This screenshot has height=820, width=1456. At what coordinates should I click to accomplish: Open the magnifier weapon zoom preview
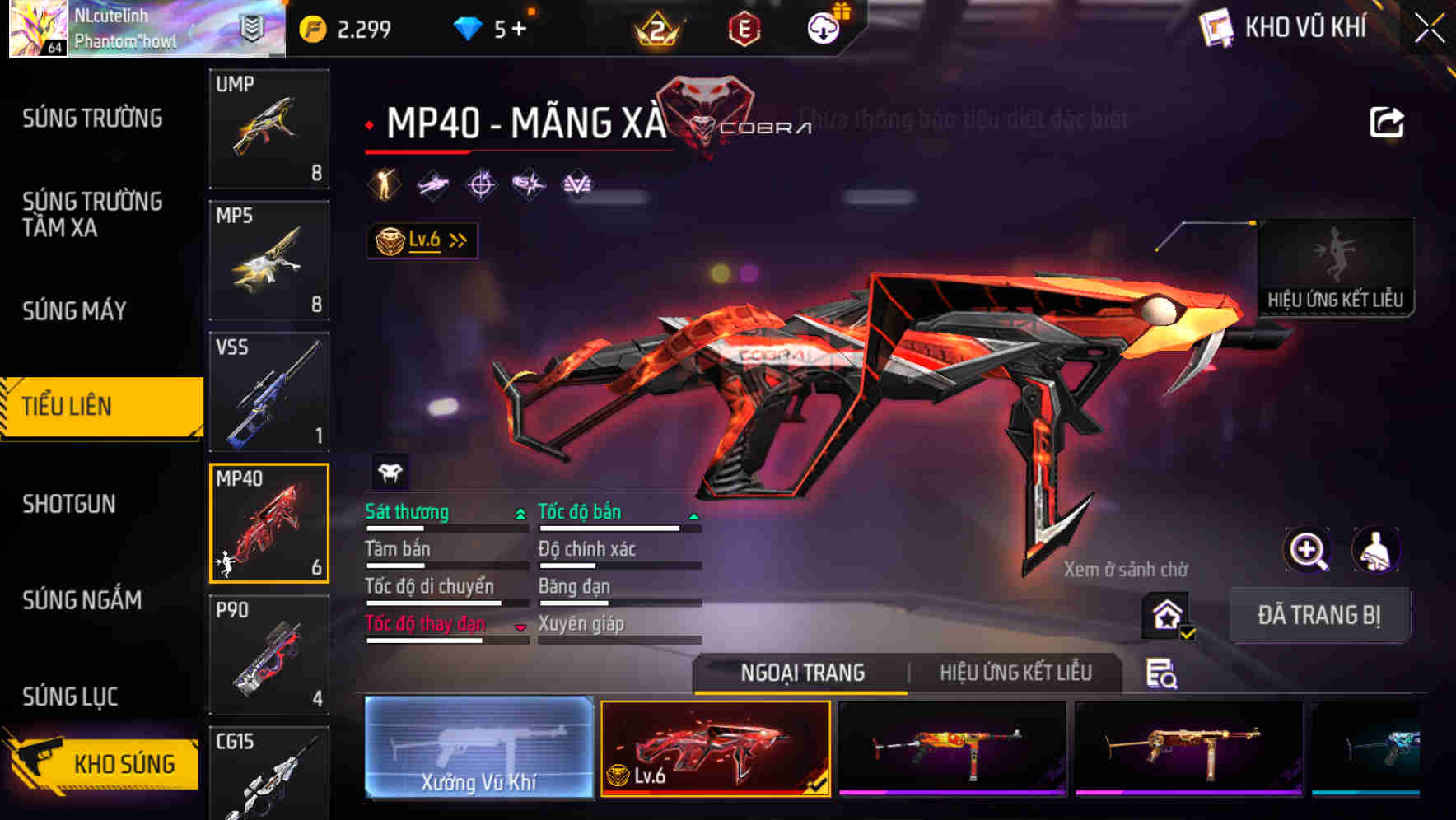coord(1308,550)
